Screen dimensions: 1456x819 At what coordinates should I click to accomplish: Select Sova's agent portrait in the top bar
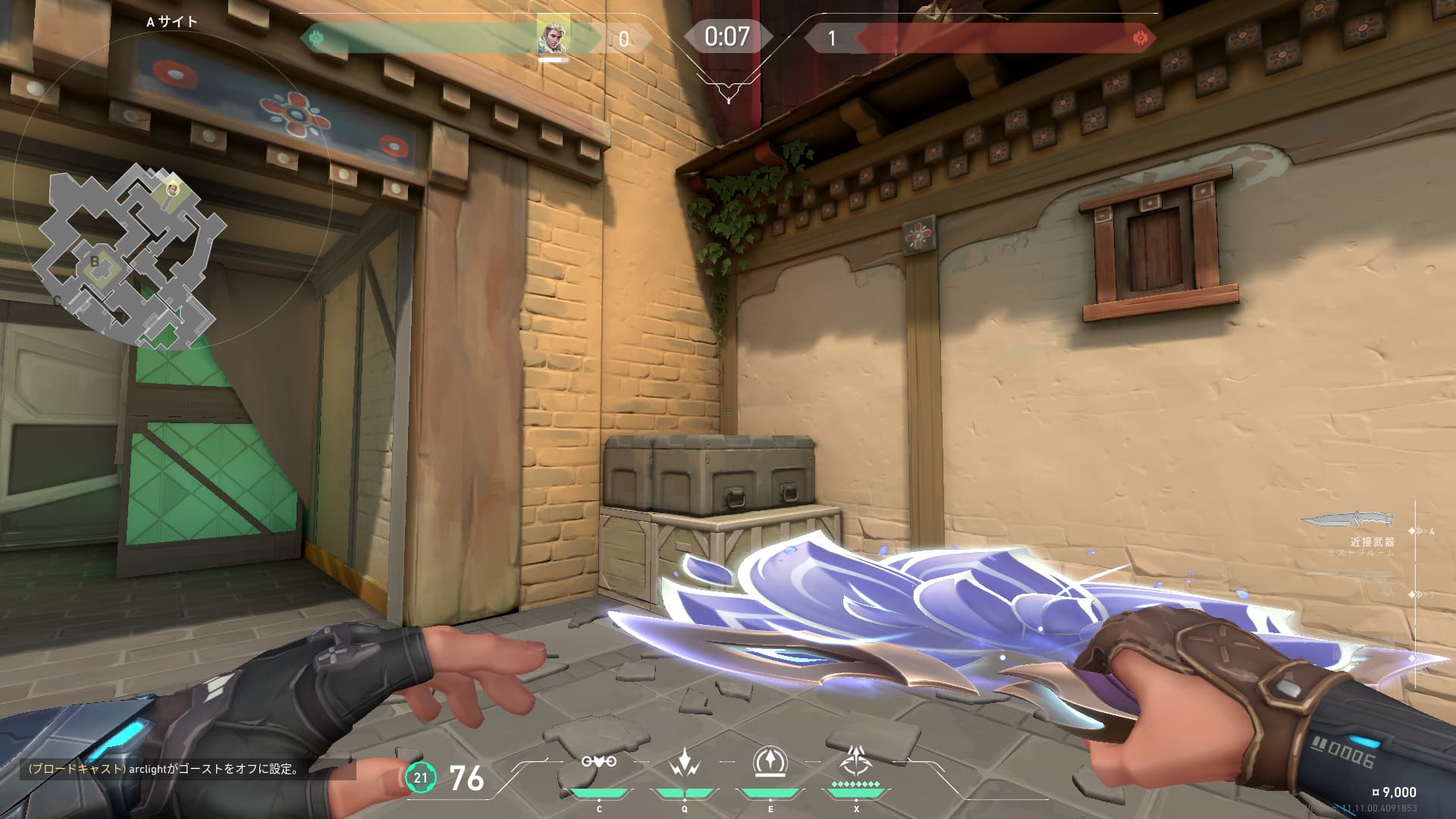(553, 36)
